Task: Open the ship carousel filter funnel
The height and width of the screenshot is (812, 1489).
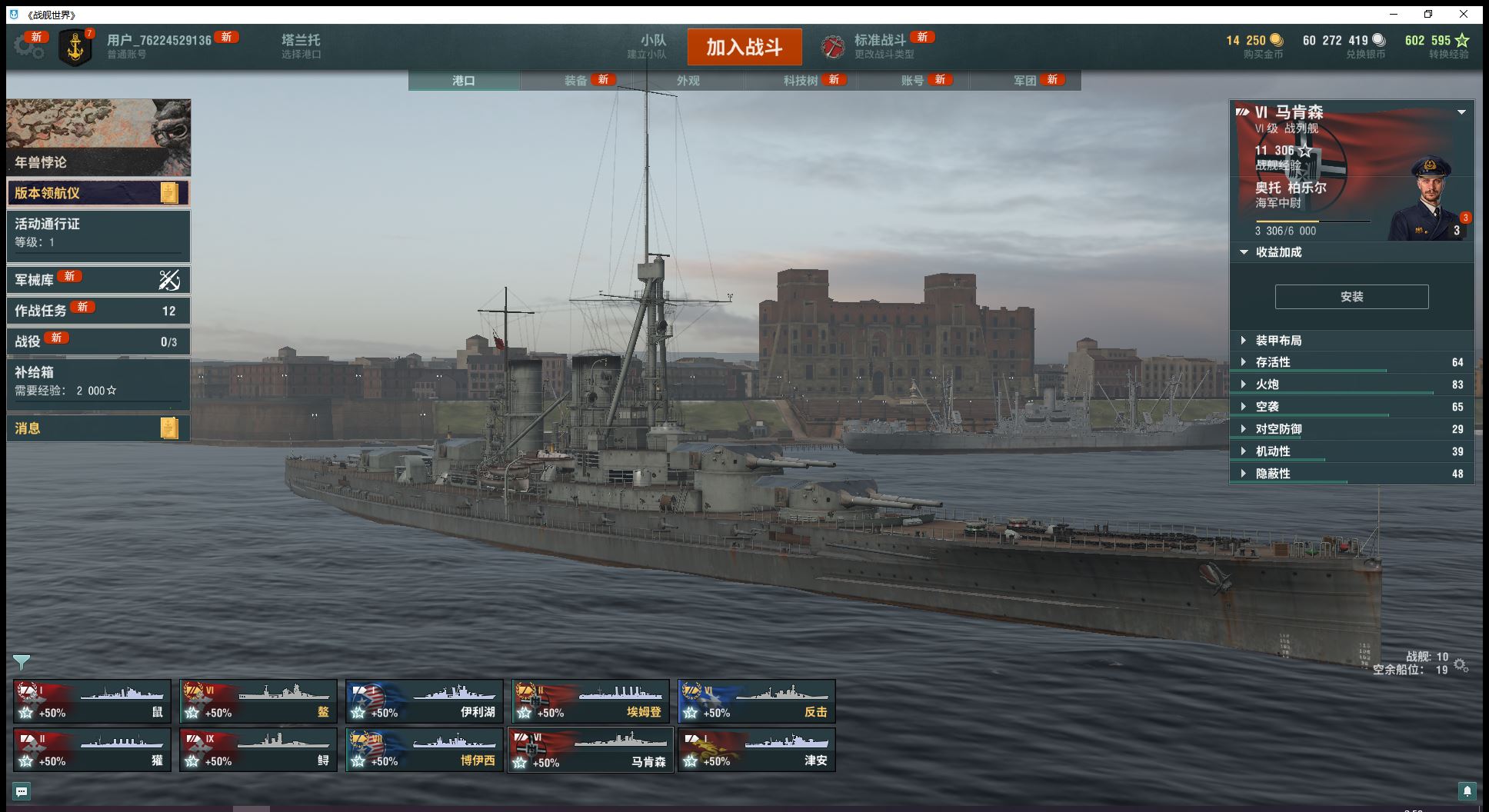Action: pos(22,661)
